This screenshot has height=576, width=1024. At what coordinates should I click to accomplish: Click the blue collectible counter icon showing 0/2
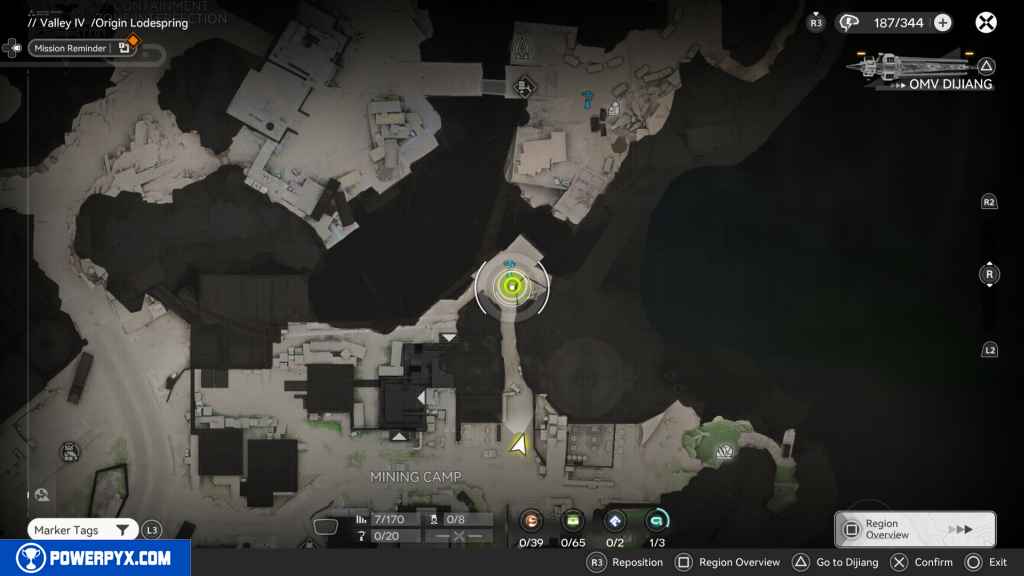(615, 520)
